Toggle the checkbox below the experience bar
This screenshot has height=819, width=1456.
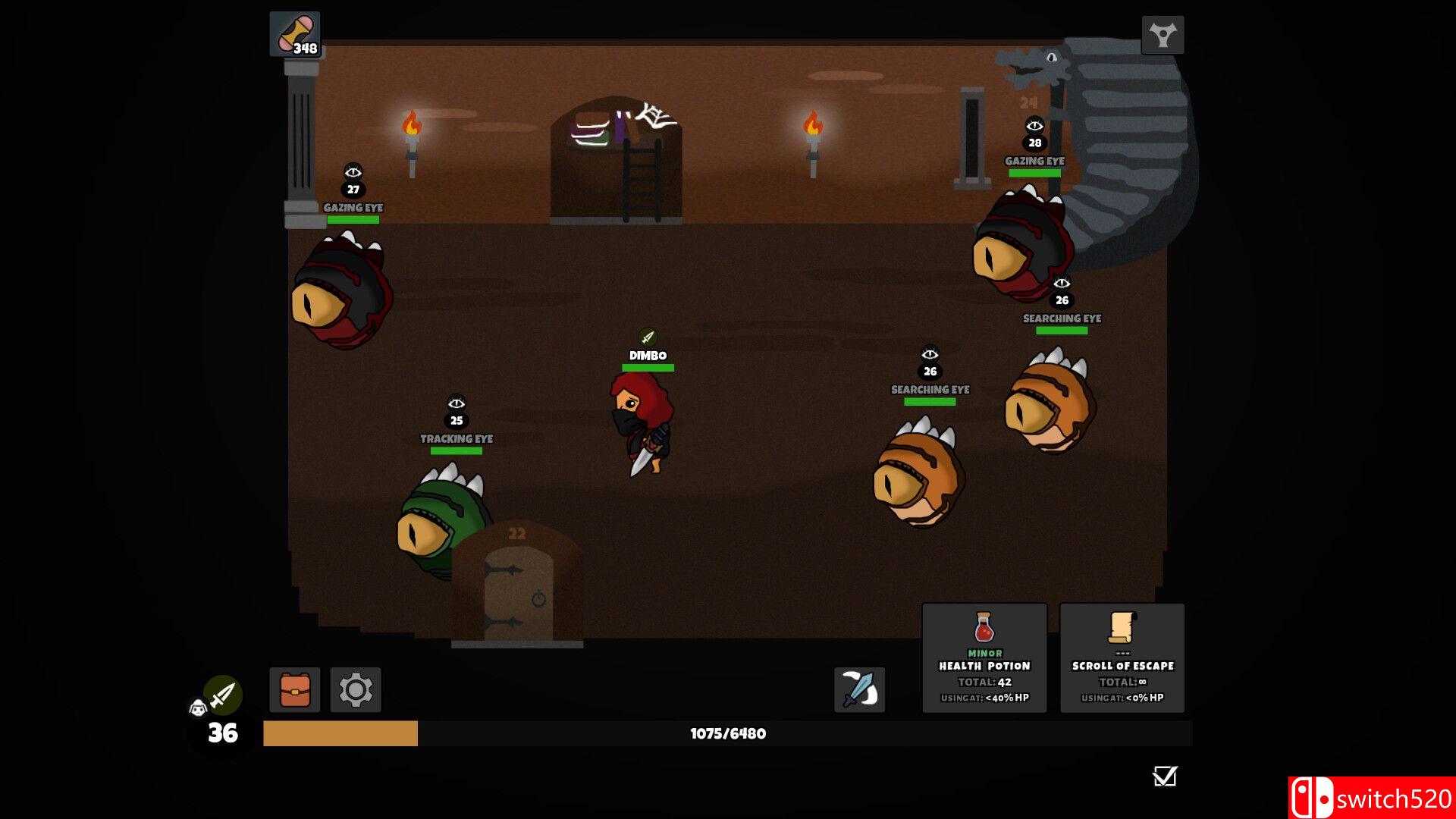(x=1164, y=776)
